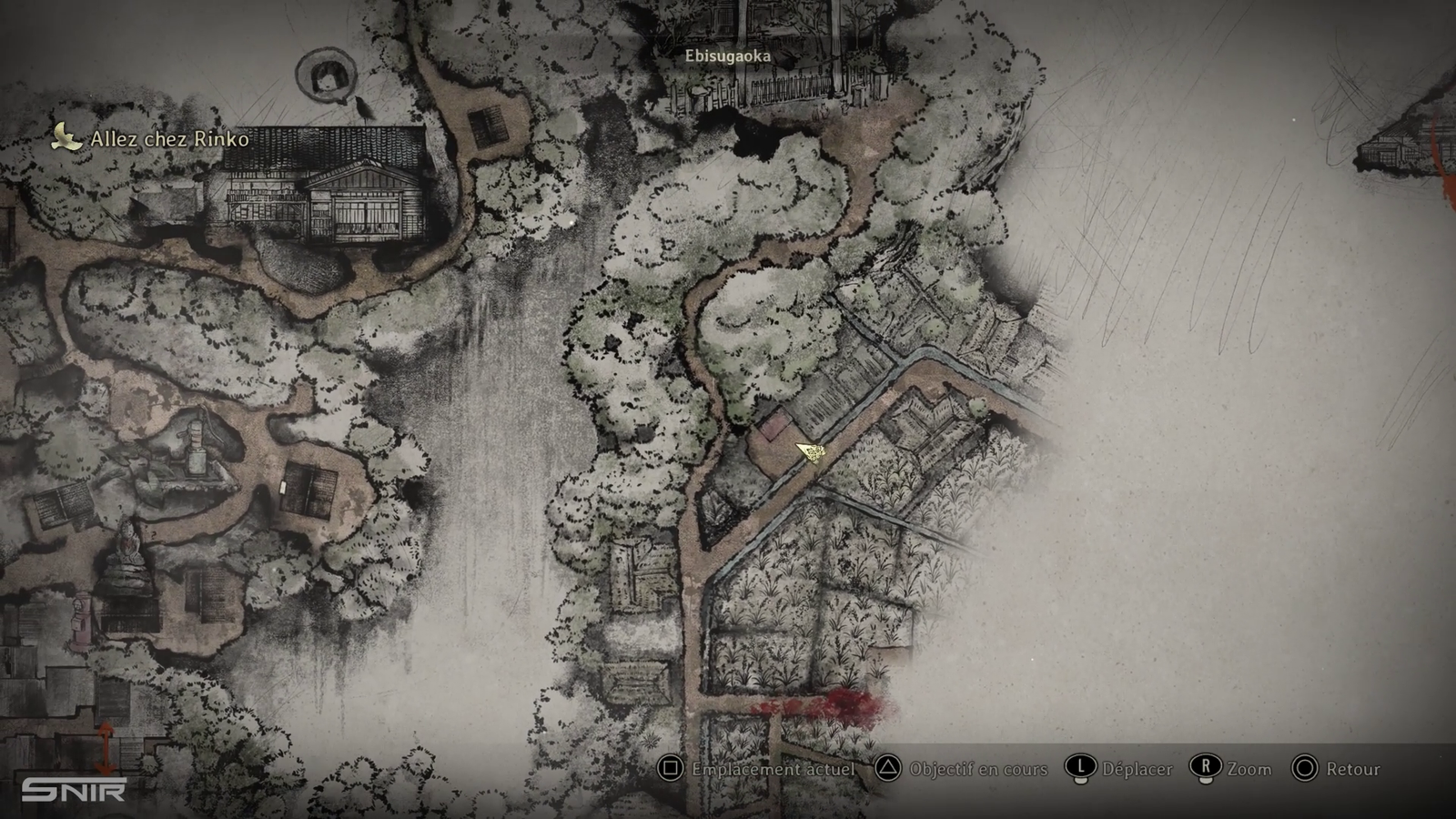Click the SNIR watermark logo
The width and height of the screenshot is (1456, 819).
pos(73,789)
